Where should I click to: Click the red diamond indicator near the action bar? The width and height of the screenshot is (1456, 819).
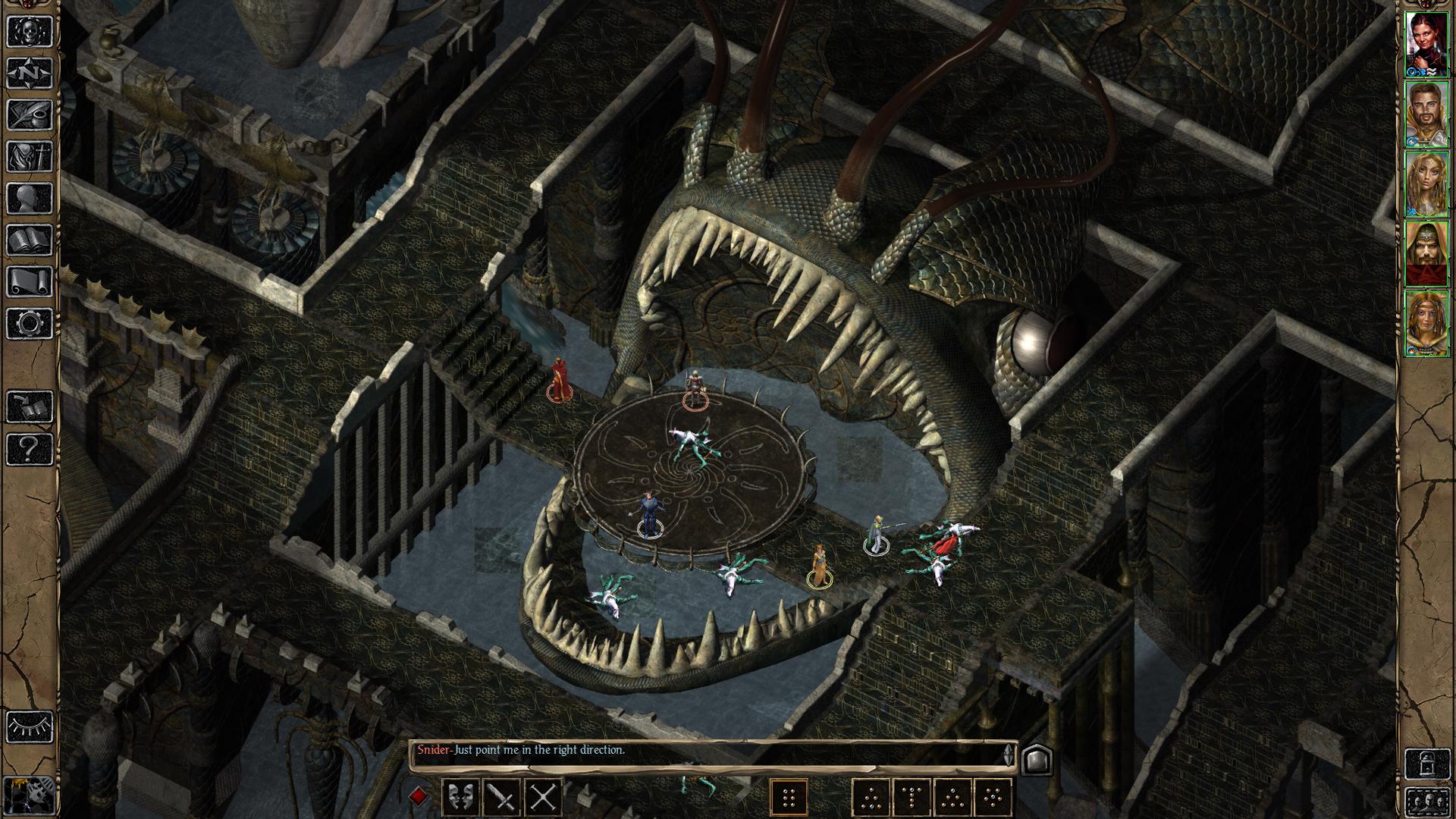click(x=418, y=796)
